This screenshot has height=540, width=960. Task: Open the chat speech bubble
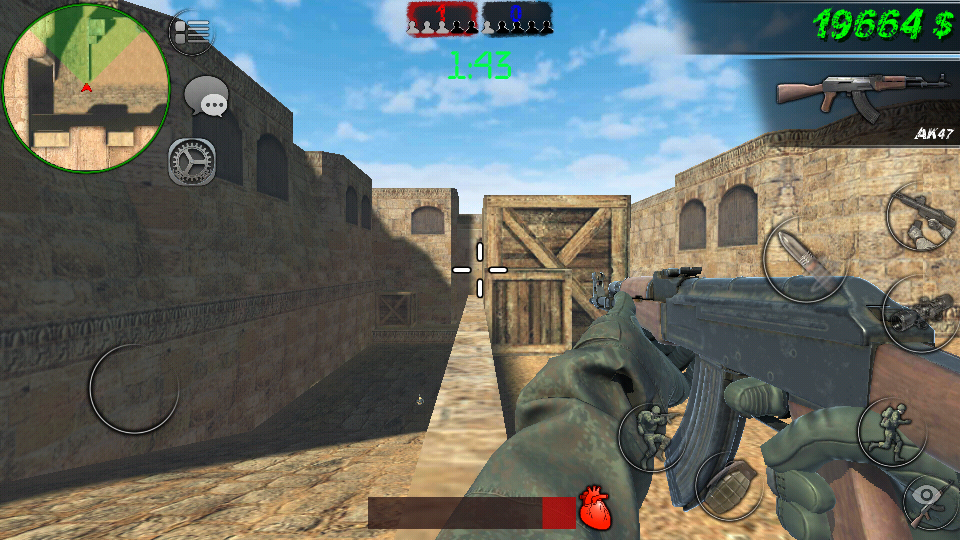(207, 99)
